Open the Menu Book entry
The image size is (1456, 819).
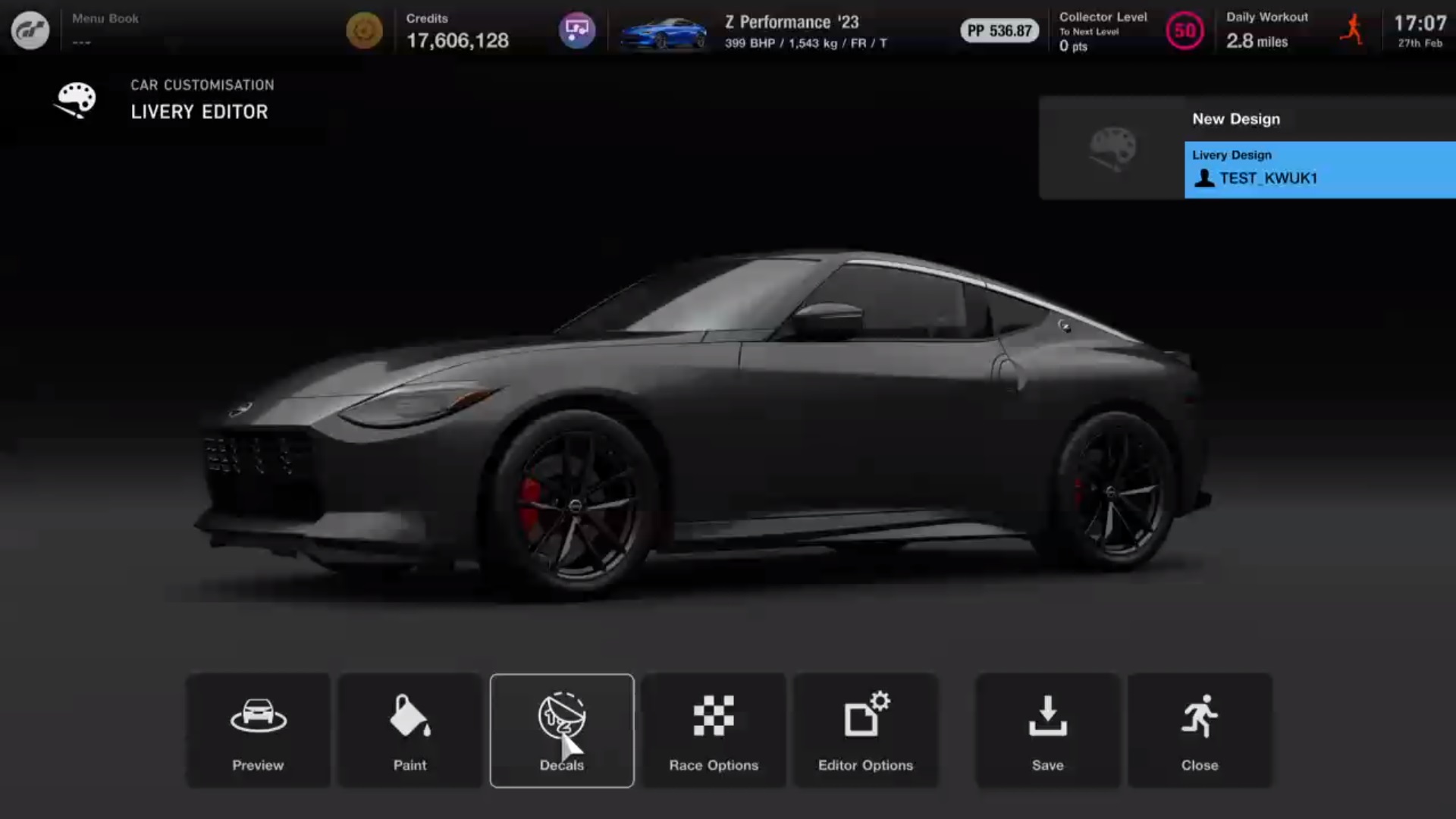click(104, 19)
